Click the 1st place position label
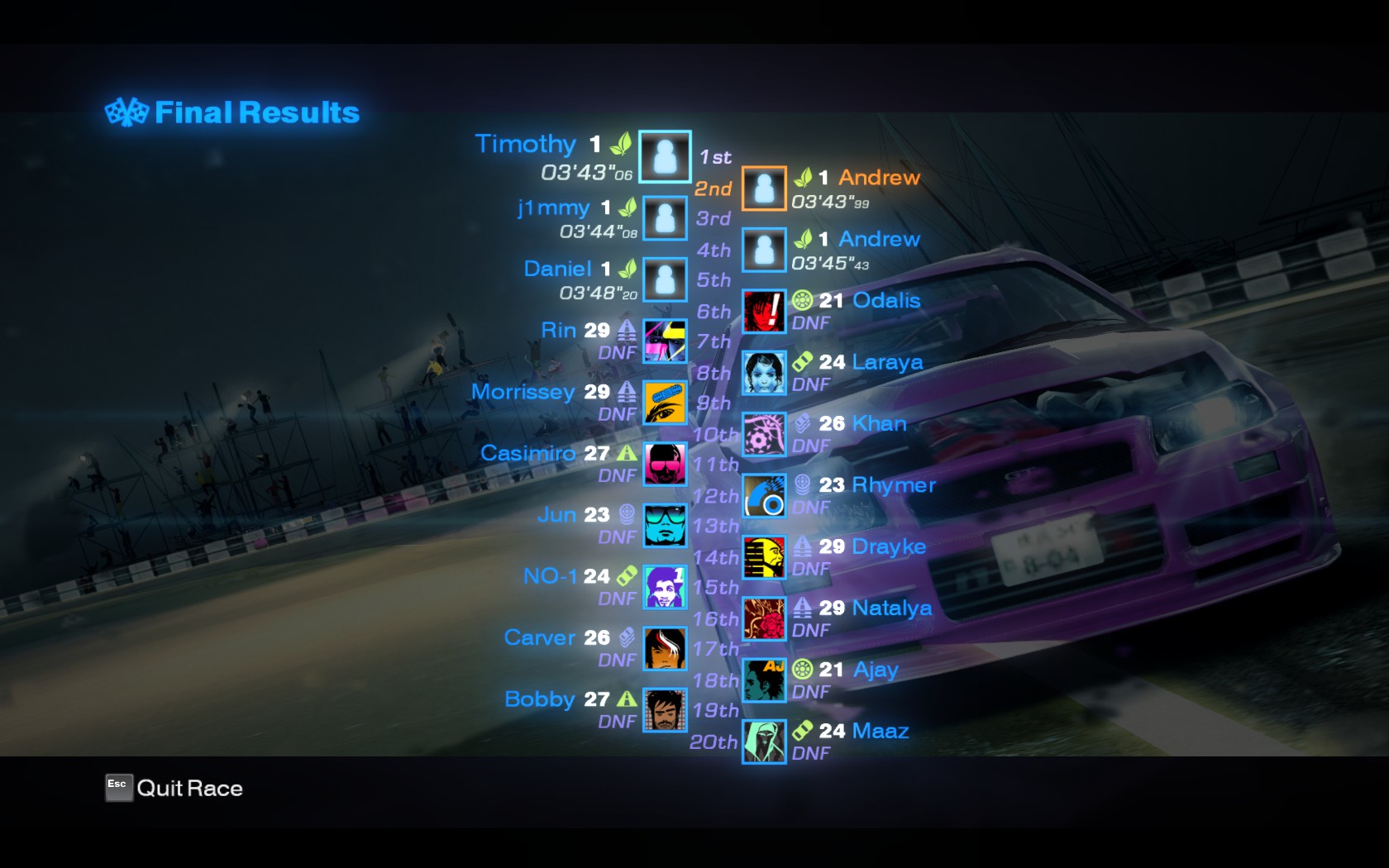The height and width of the screenshot is (868, 1389). coord(714,155)
